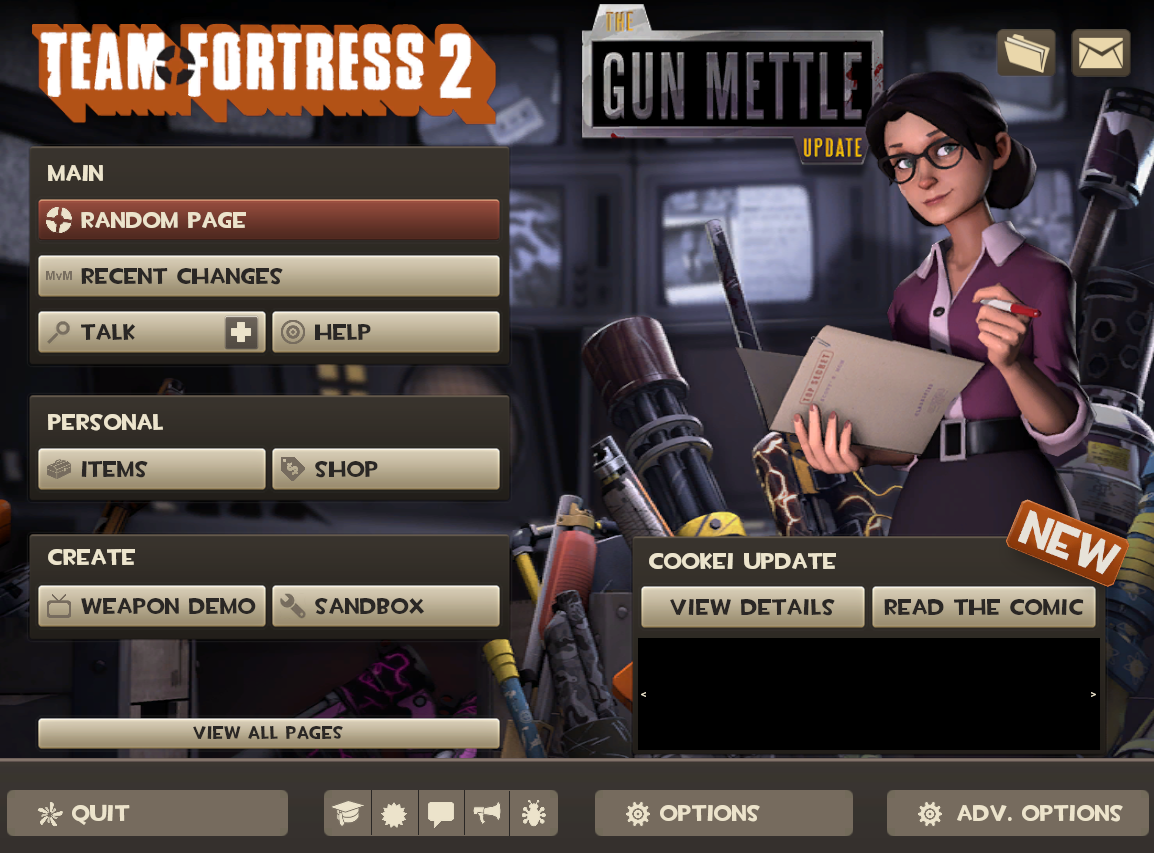Open the Help button

tap(385, 332)
